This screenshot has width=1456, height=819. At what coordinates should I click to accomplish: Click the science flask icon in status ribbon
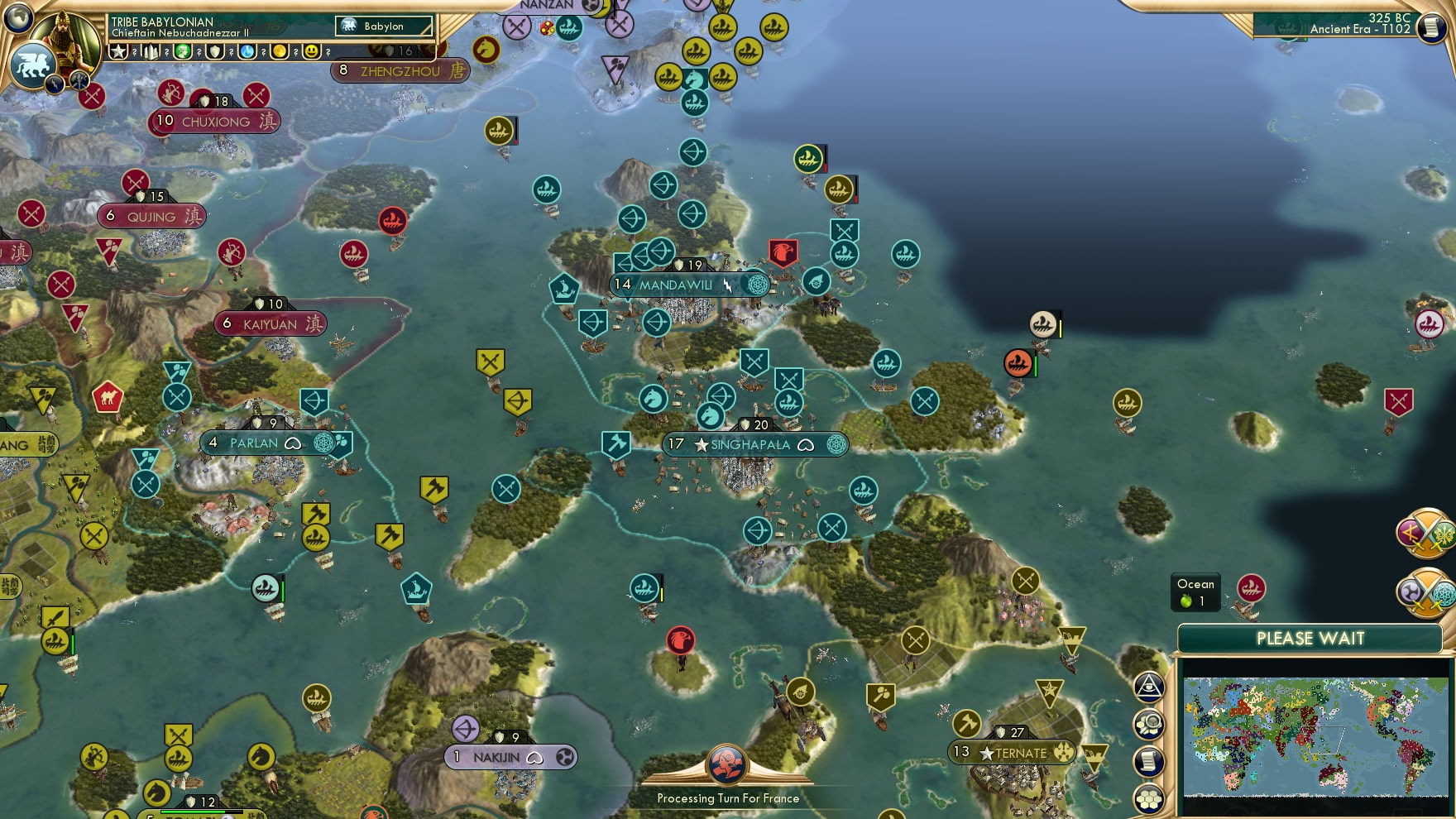(247, 51)
